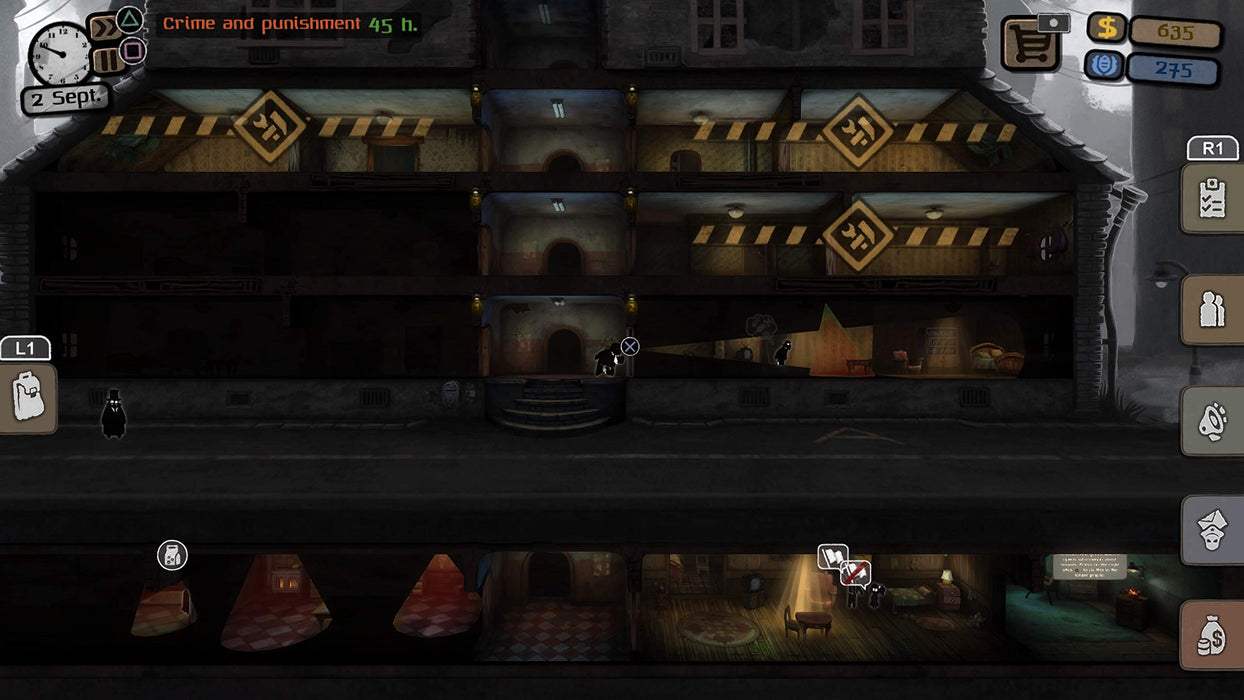This screenshot has width=1244, height=700.
Task: Speed up time with the fast-forward button
Action: coord(104,27)
